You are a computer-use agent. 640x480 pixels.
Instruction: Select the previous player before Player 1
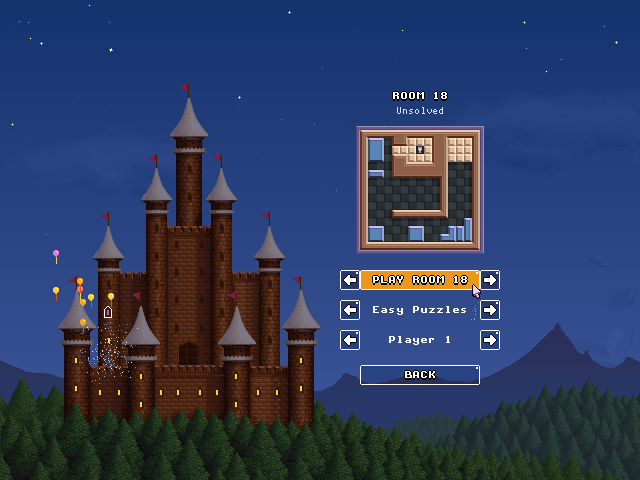[350, 340]
